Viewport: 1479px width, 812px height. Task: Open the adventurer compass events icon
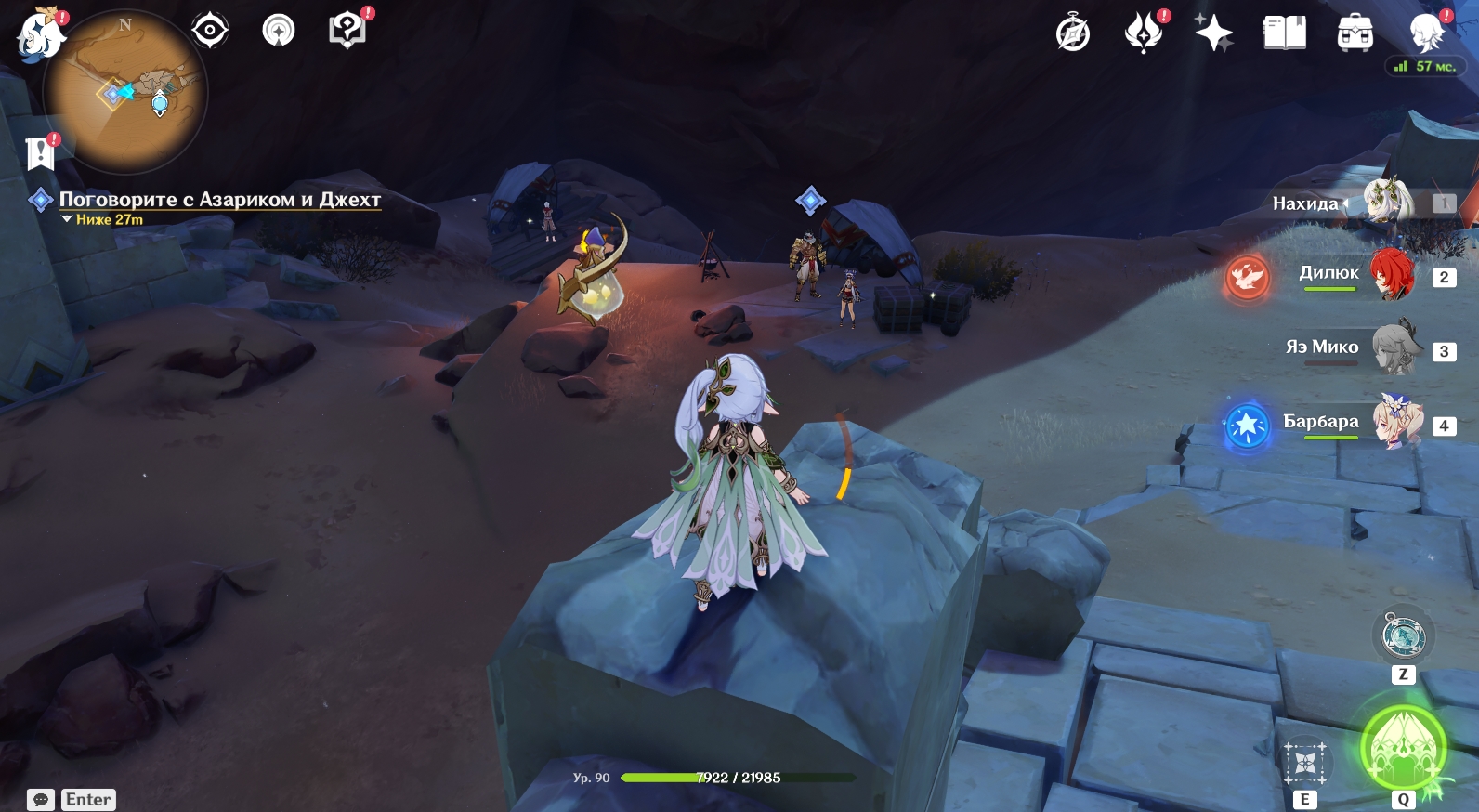click(1073, 34)
